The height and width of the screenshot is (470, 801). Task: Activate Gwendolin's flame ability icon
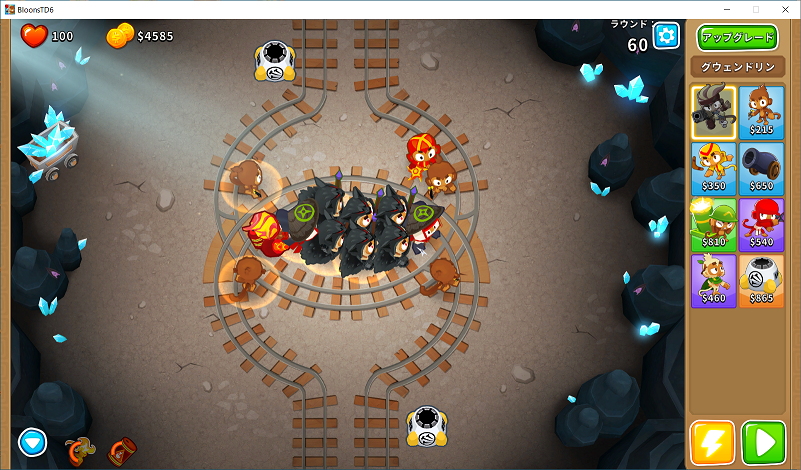(x=76, y=451)
